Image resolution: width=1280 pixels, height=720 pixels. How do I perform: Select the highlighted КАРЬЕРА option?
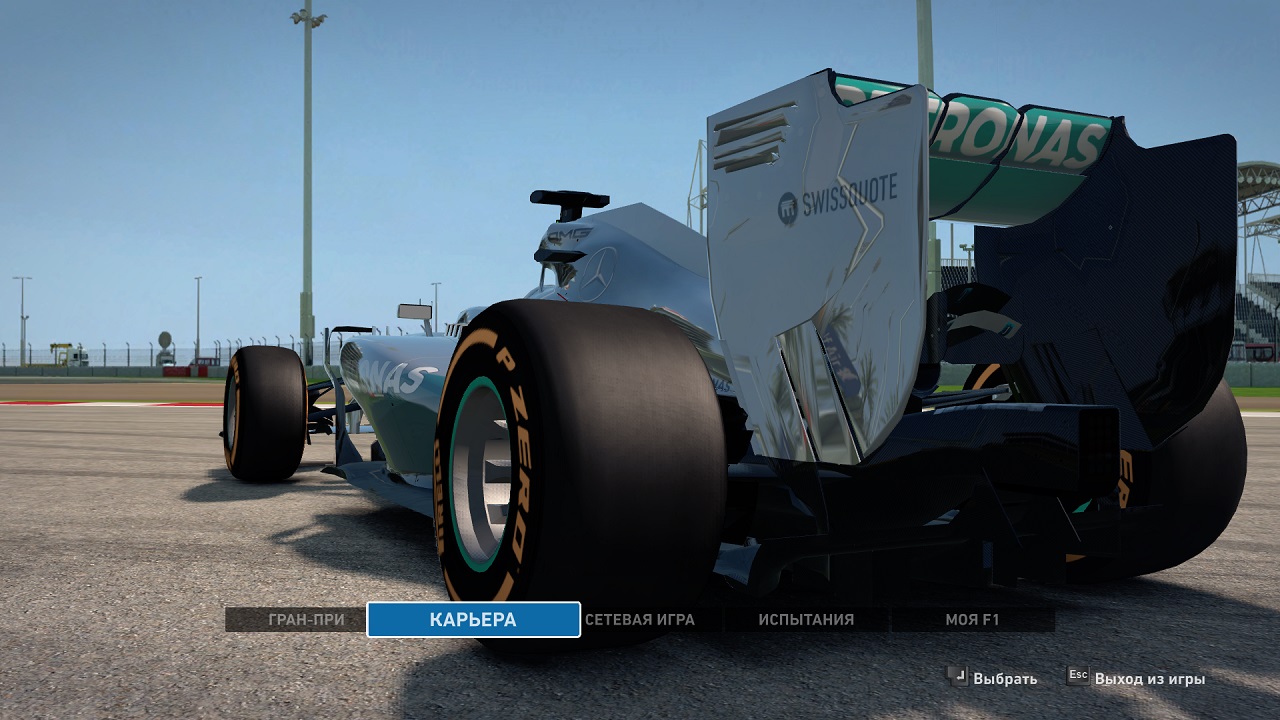point(473,620)
